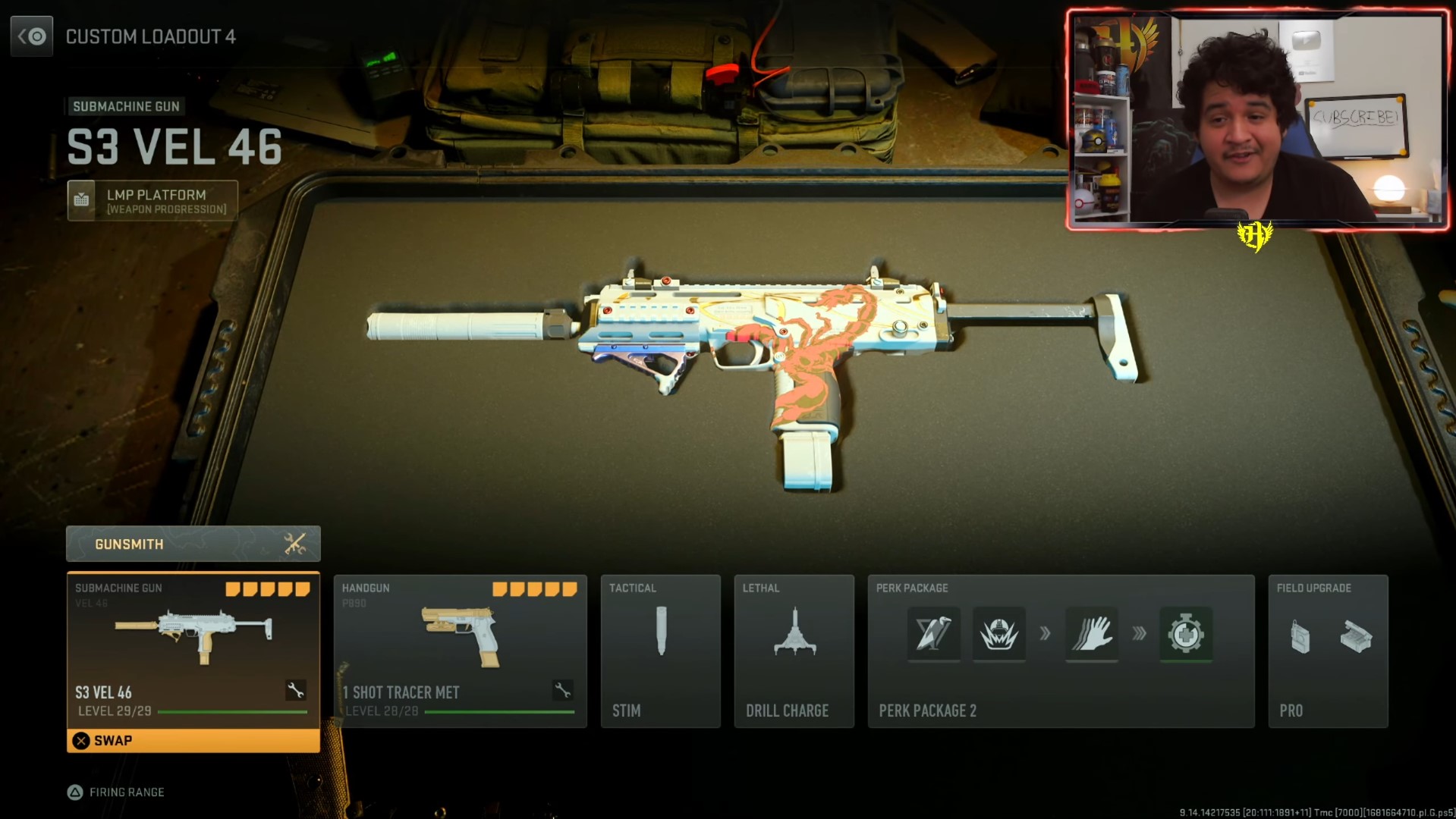Switch to the Lethal Drill Charge slot
This screenshot has width=1456, height=819.
pos(794,652)
